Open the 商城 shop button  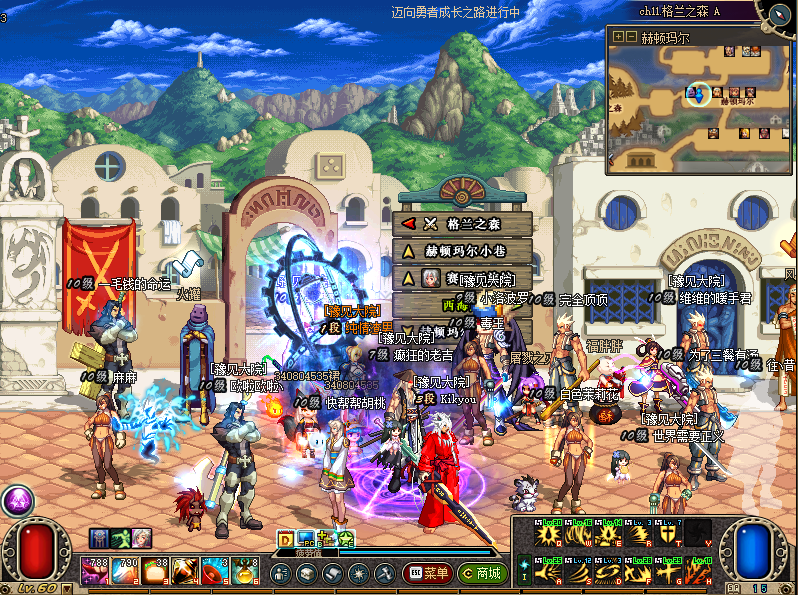coord(481,573)
